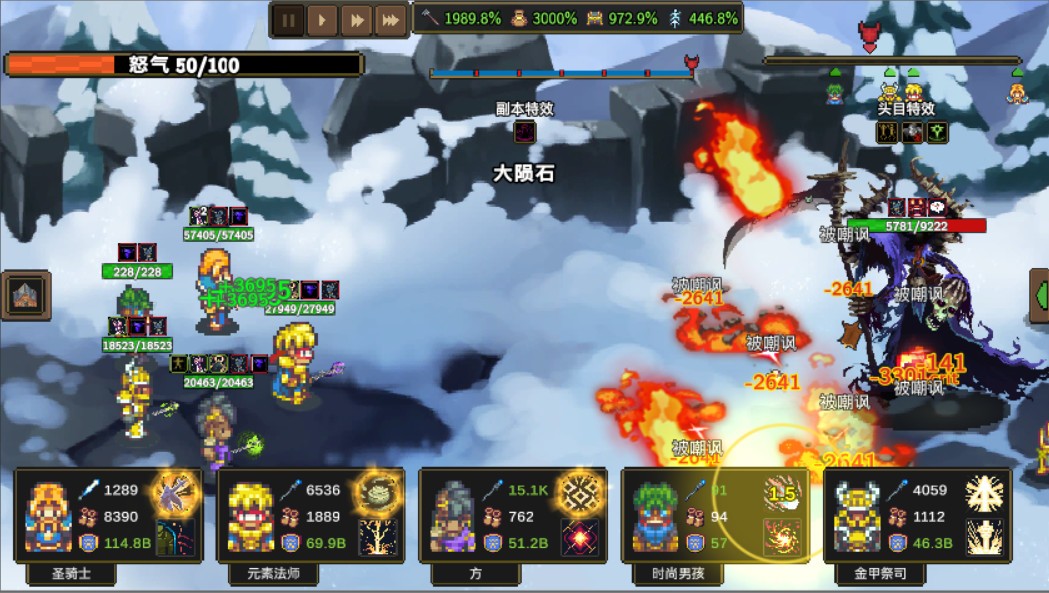Activate 圣骑士's glowing crossed-weapons skill
Image resolution: width=1049 pixels, height=593 pixels.
coord(174,493)
